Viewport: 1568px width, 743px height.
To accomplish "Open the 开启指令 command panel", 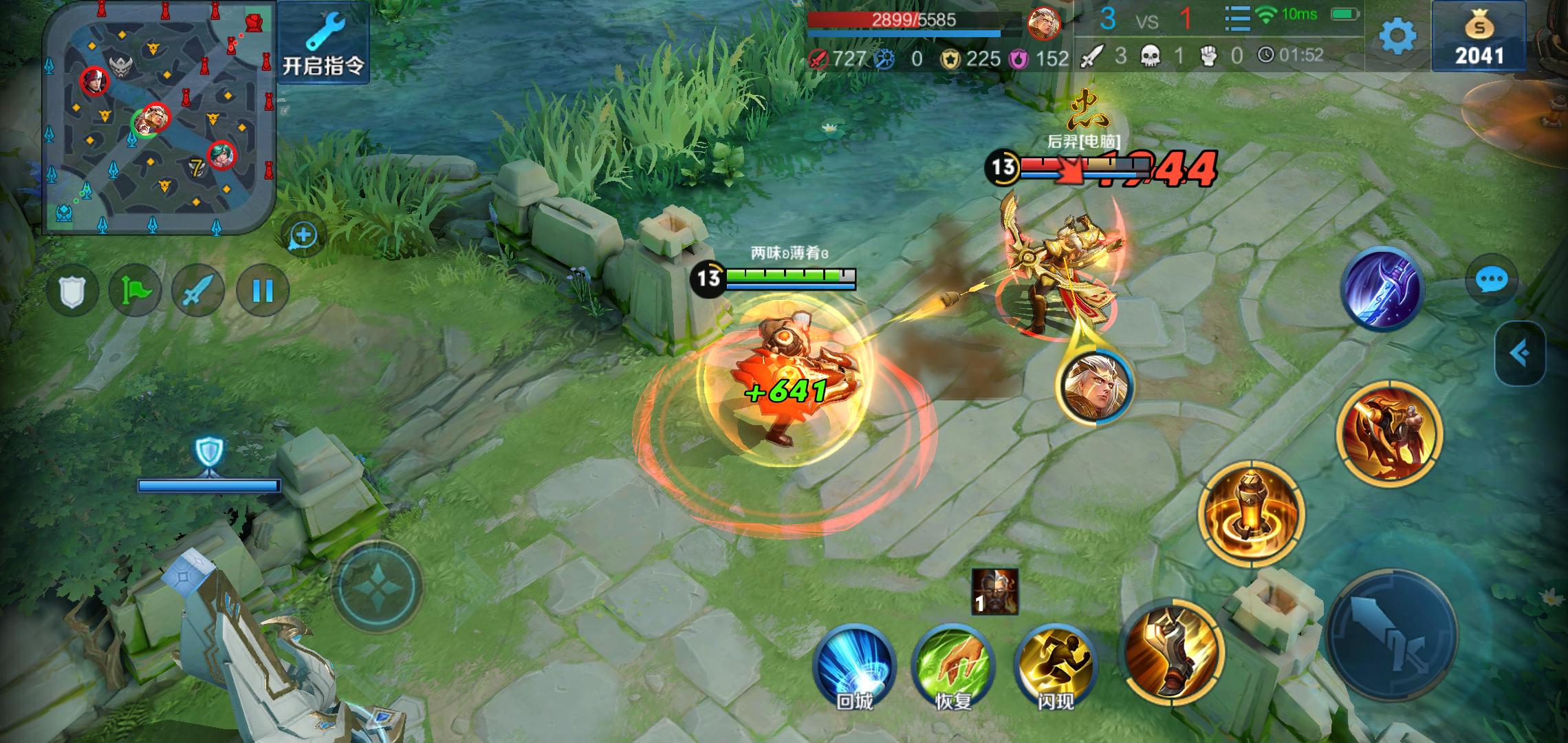I will pyautogui.click(x=323, y=43).
